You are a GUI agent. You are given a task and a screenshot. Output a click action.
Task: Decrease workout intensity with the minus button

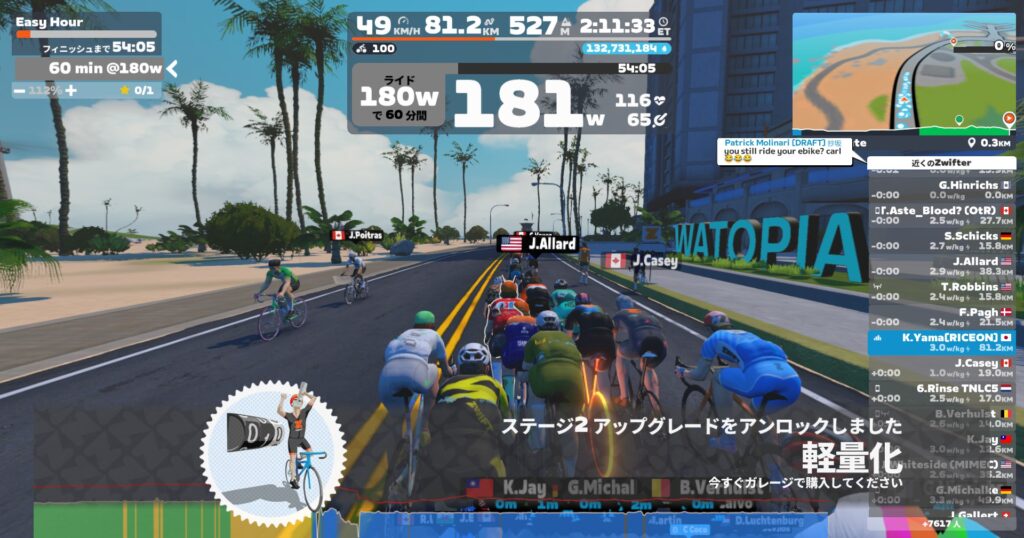point(20,90)
